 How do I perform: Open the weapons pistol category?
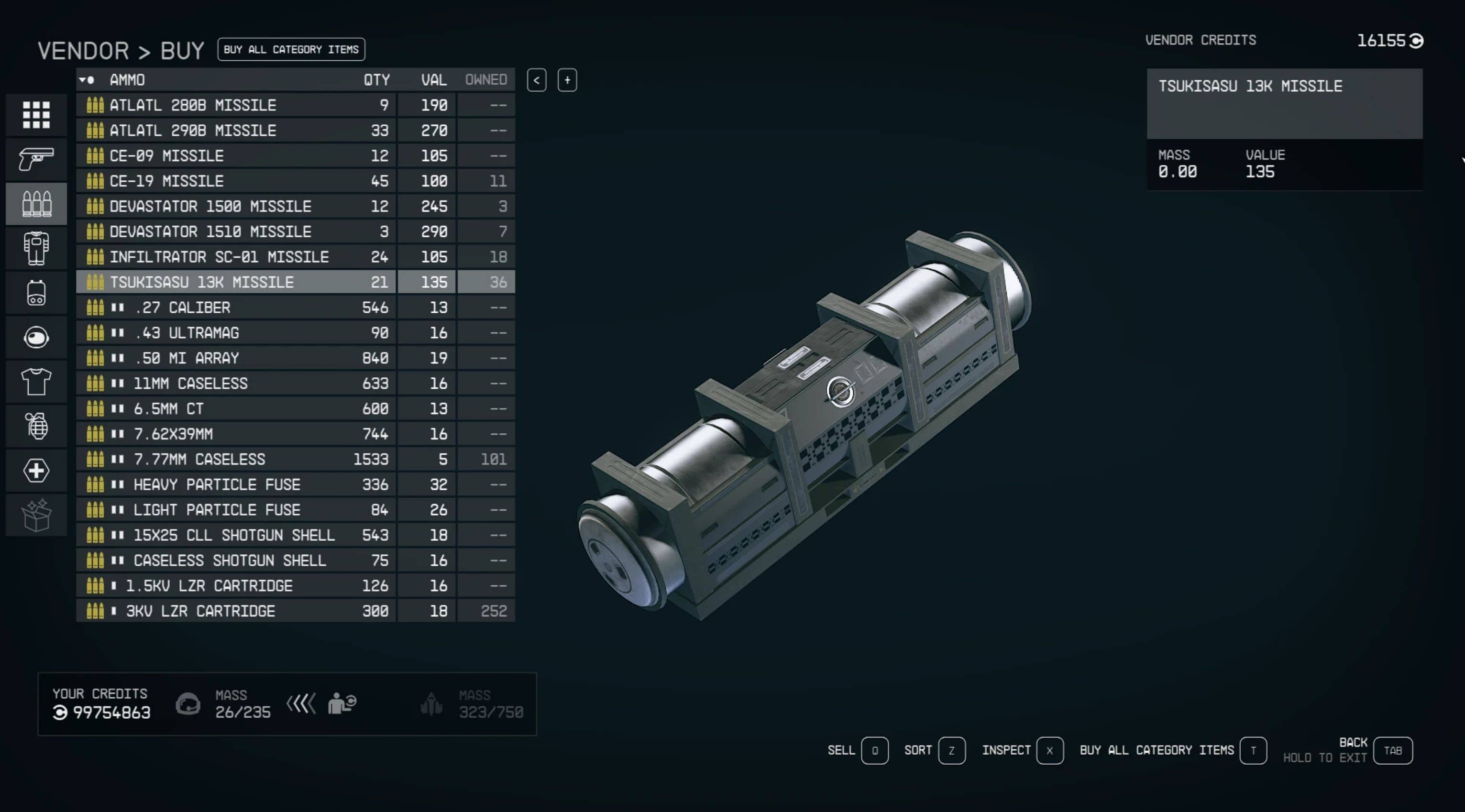pos(36,159)
